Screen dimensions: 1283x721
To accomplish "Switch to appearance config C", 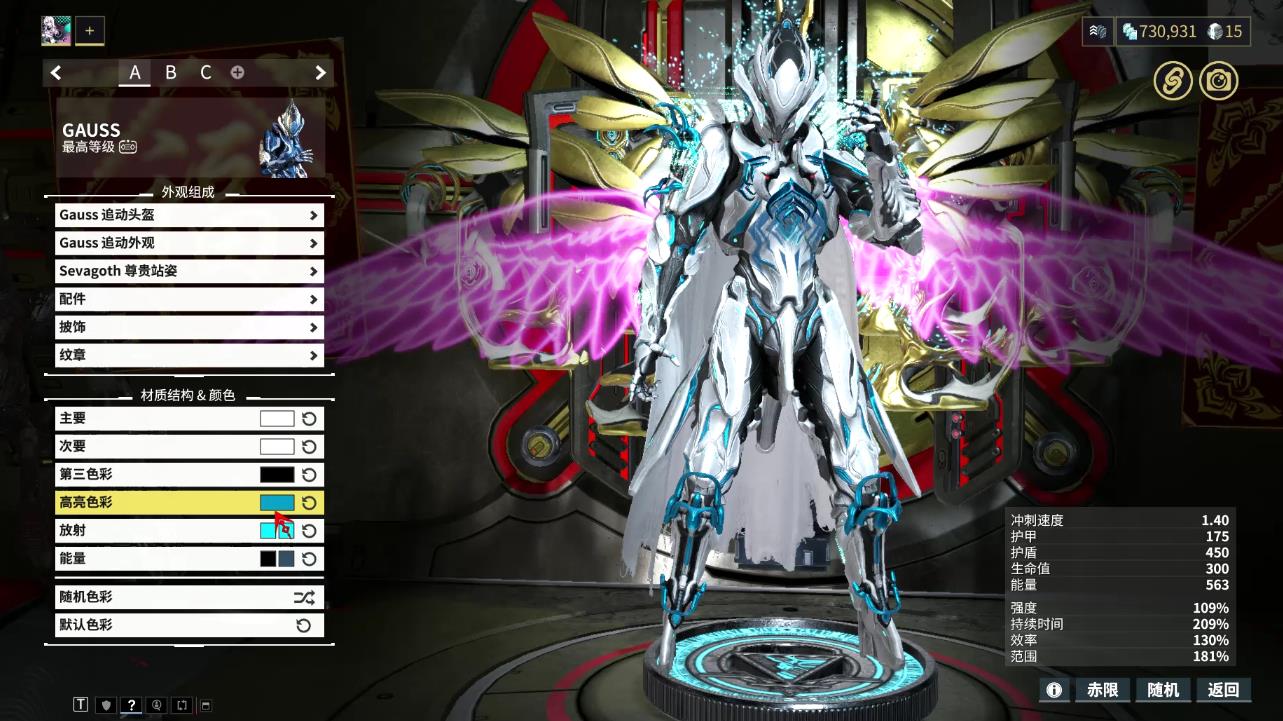I will coord(205,72).
